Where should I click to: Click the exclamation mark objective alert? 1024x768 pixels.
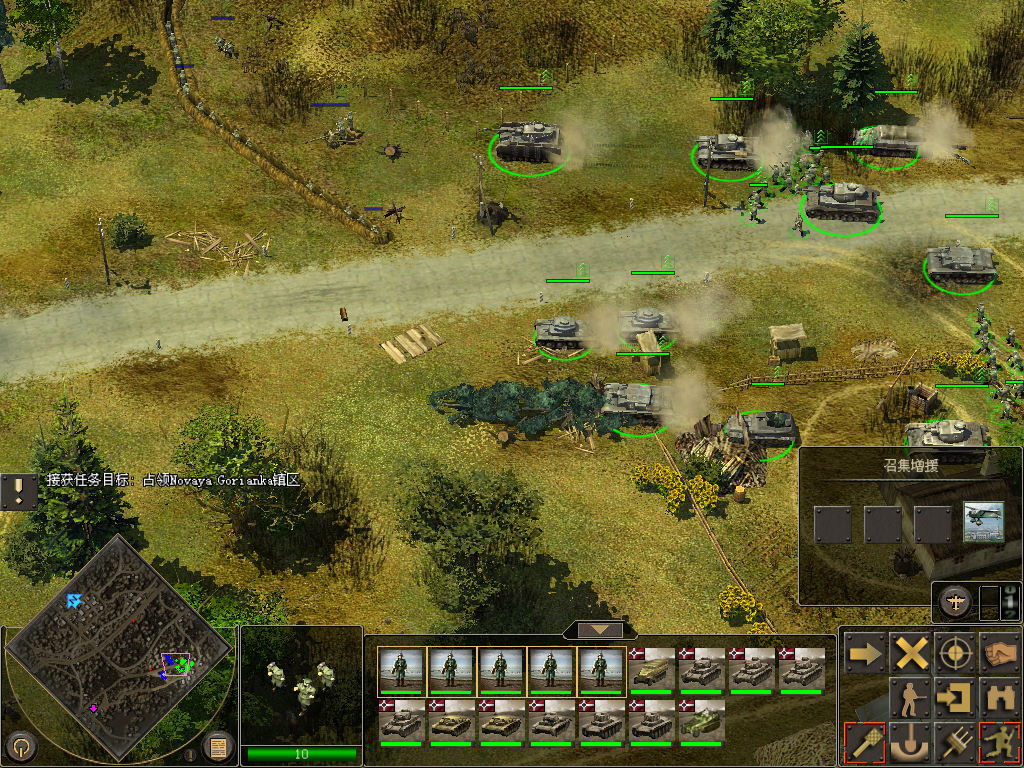pos(18,491)
